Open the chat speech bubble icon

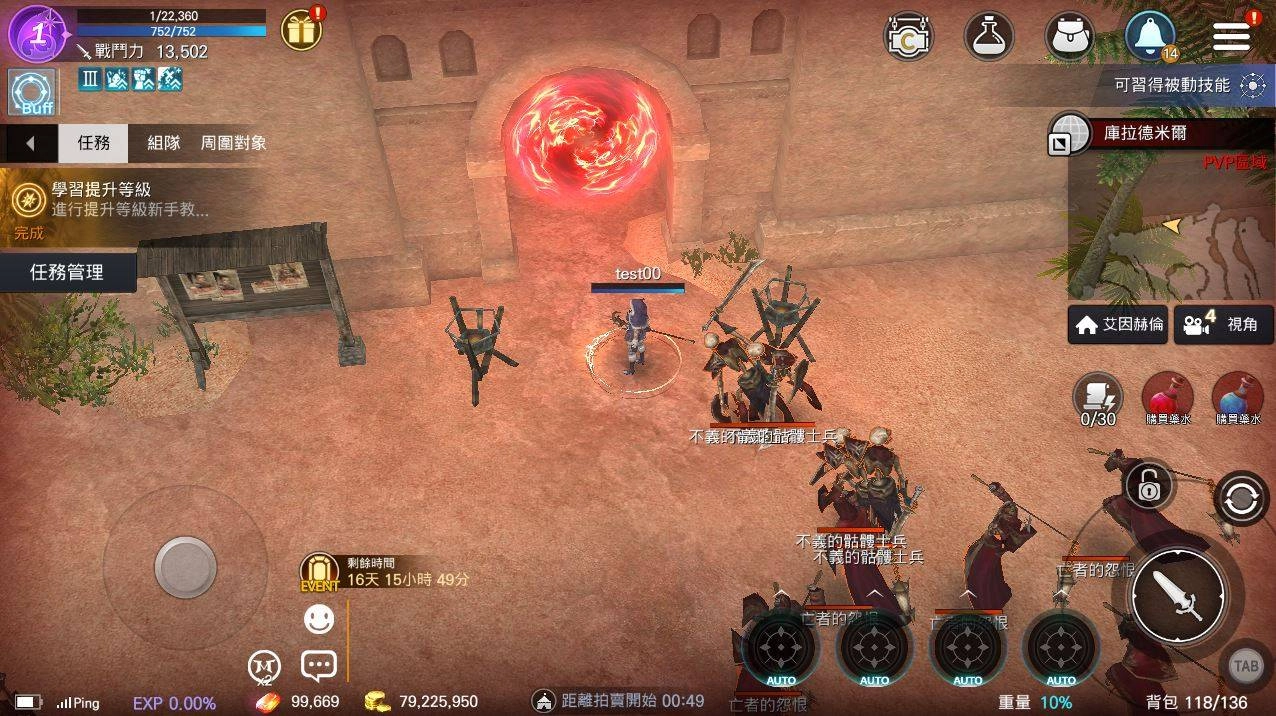tap(319, 665)
